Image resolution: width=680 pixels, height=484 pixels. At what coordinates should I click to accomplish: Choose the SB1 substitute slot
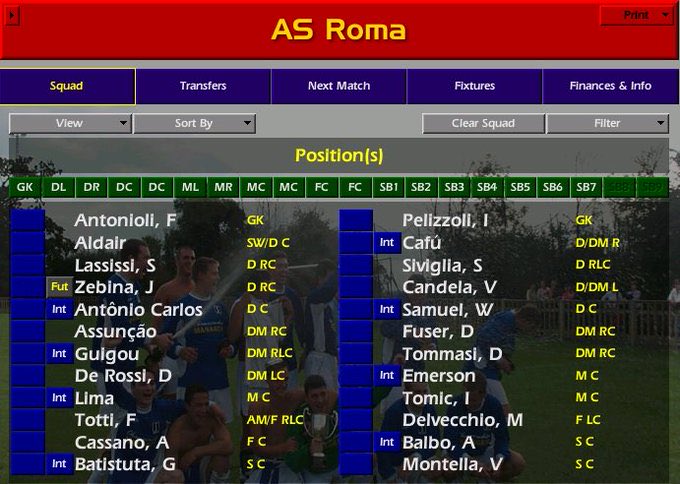click(x=388, y=187)
